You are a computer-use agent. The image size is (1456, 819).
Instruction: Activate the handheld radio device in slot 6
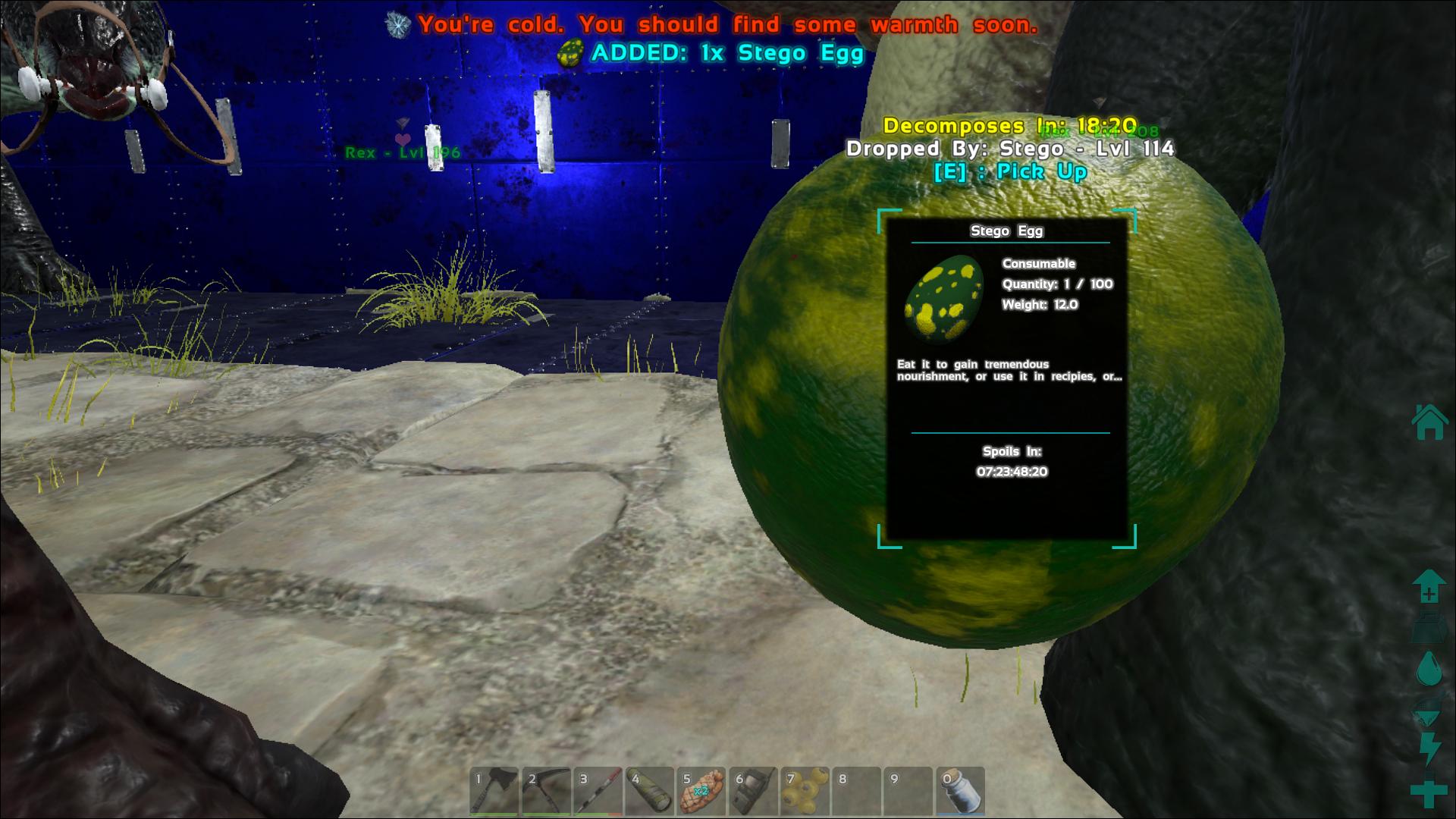[753, 792]
